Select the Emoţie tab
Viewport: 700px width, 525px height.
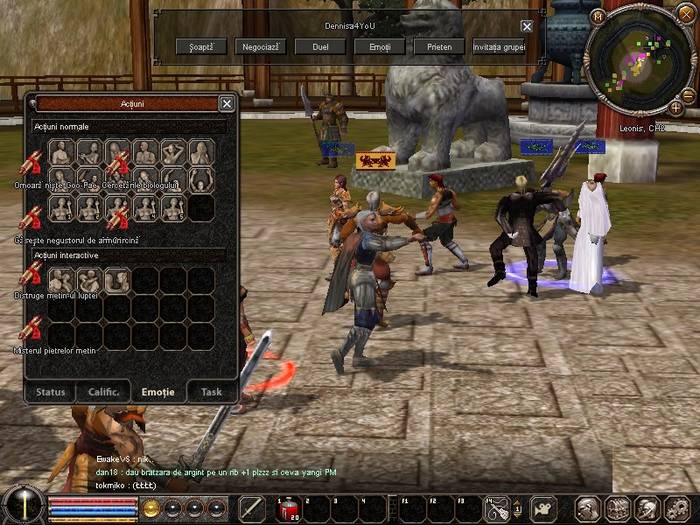click(158, 392)
